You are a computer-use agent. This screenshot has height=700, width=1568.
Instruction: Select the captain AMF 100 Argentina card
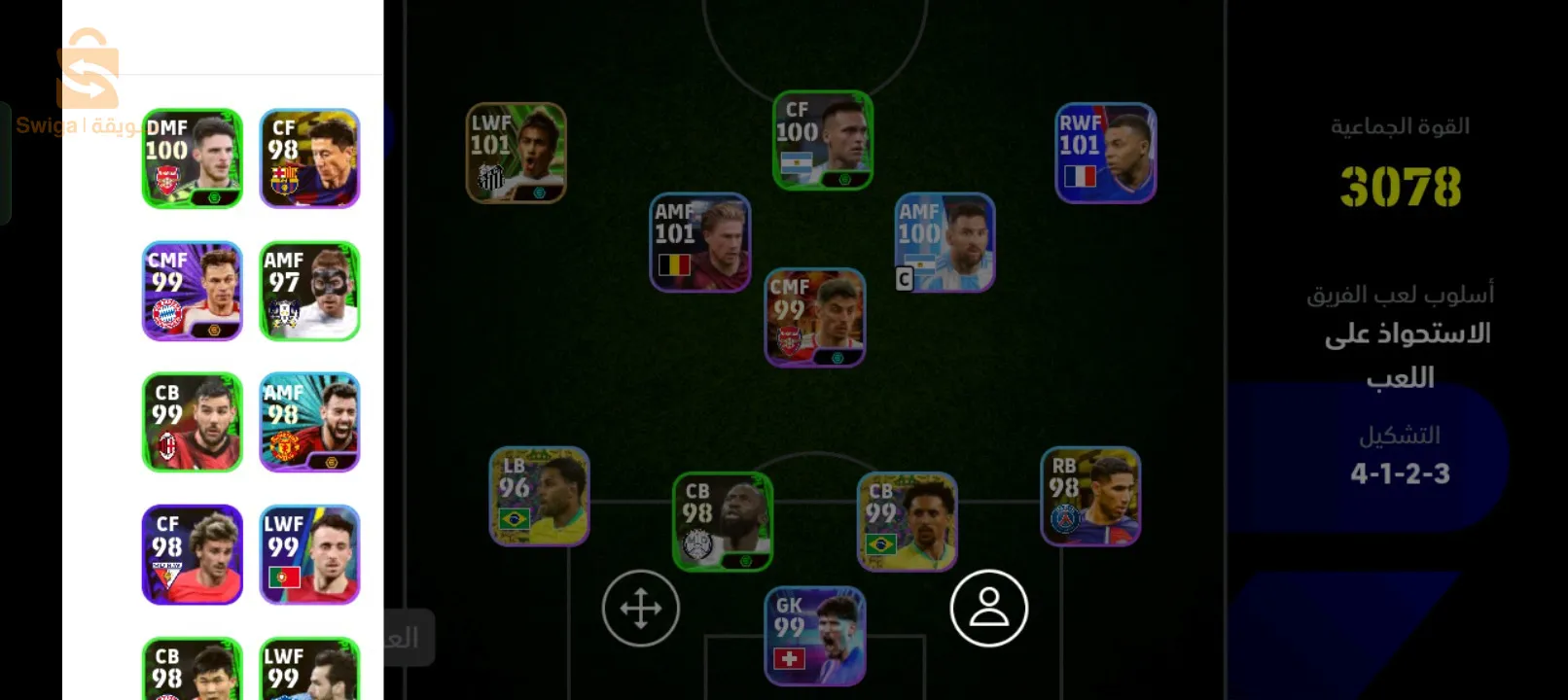(944, 243)
